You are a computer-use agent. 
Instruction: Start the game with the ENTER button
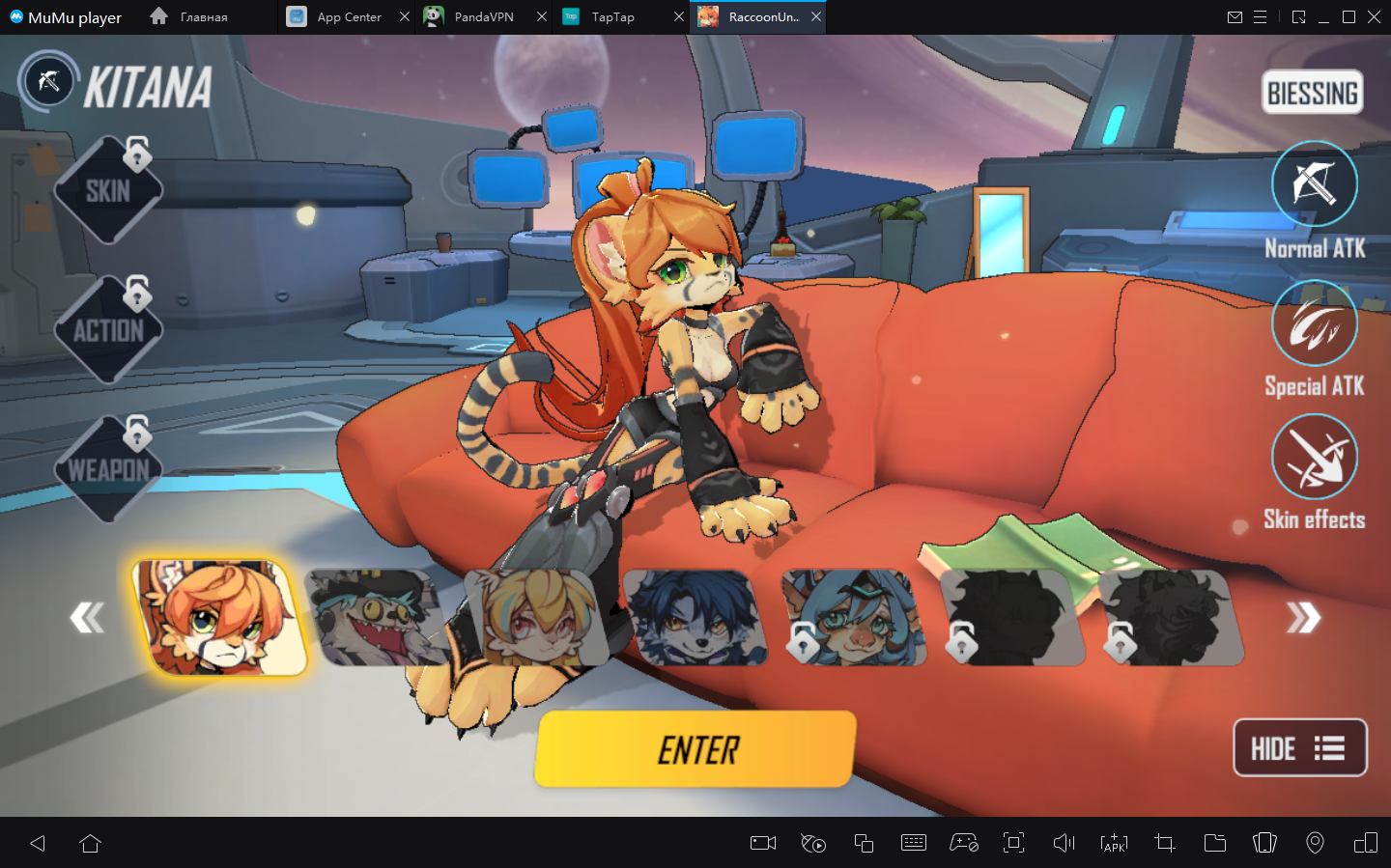pyautogui.click(x=695, y=749)
